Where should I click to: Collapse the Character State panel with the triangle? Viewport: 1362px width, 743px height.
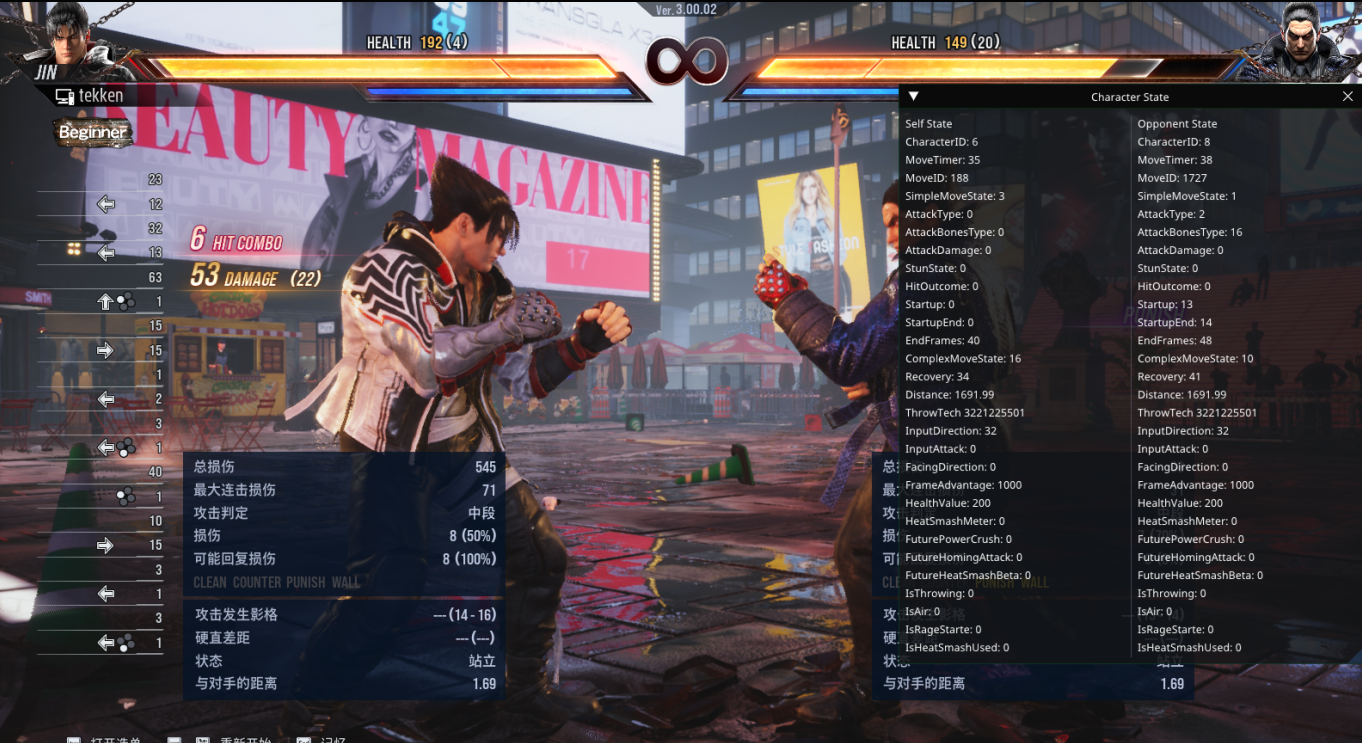[x=913, y=97]
